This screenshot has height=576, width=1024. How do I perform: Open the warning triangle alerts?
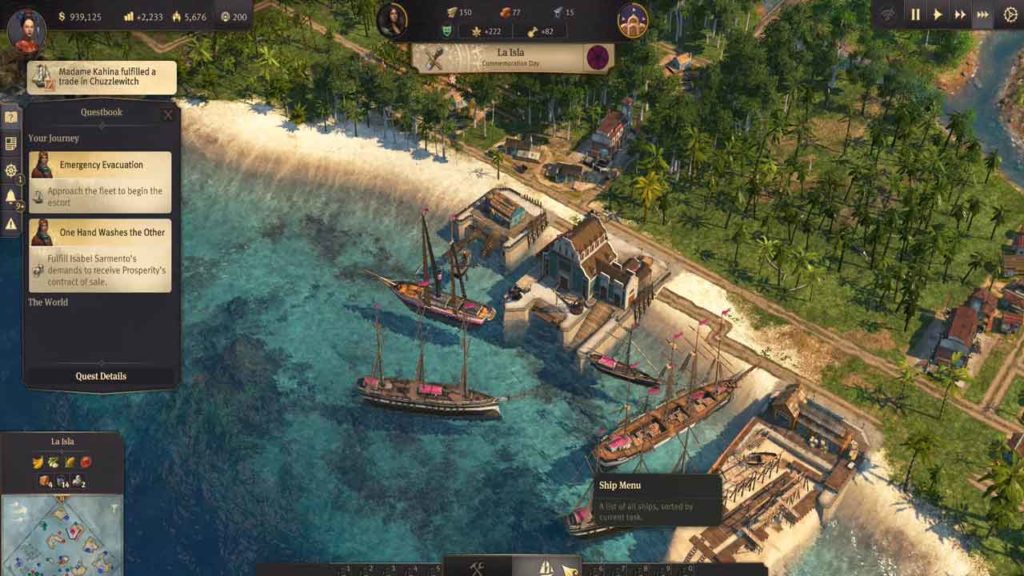[11, 224]
